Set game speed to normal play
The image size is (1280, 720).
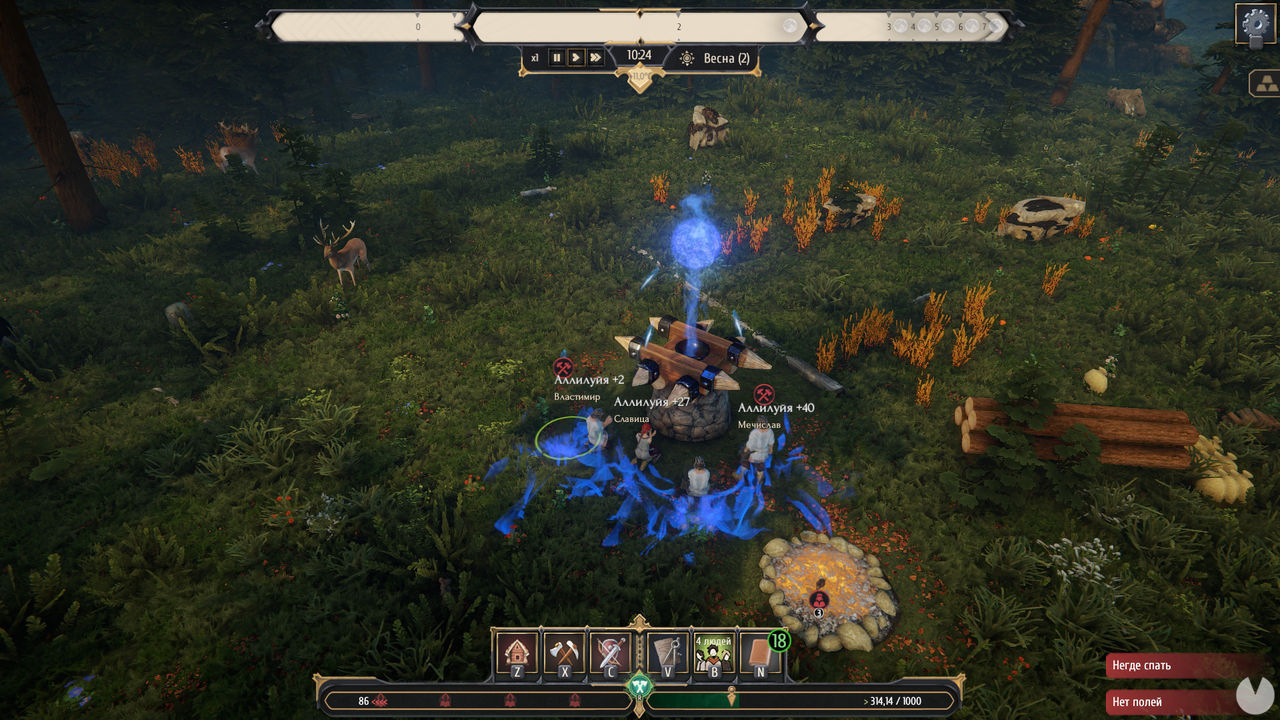pyautogui.click(x=576, y=58)
